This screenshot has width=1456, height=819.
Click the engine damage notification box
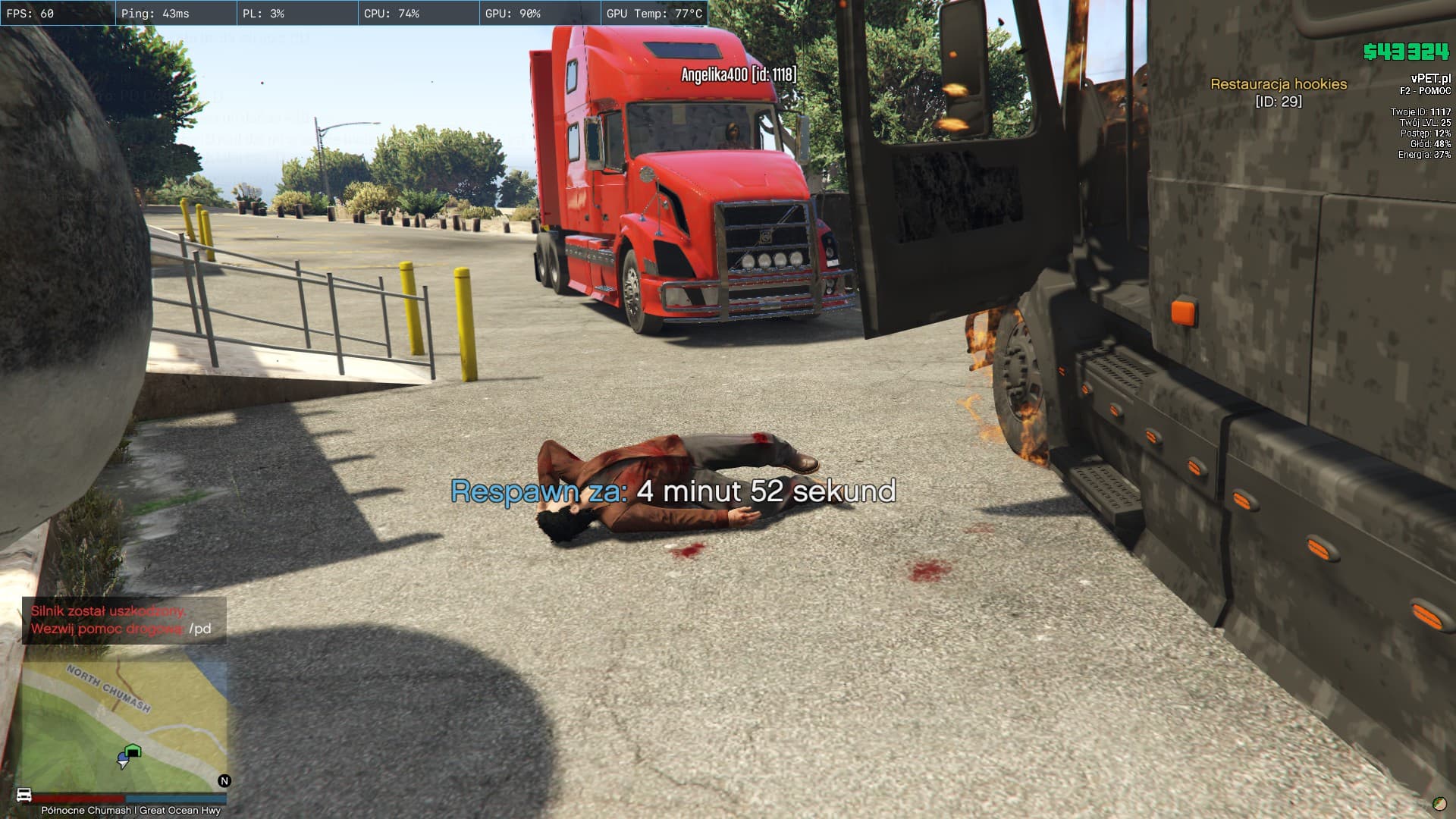(x=124, y=620)
